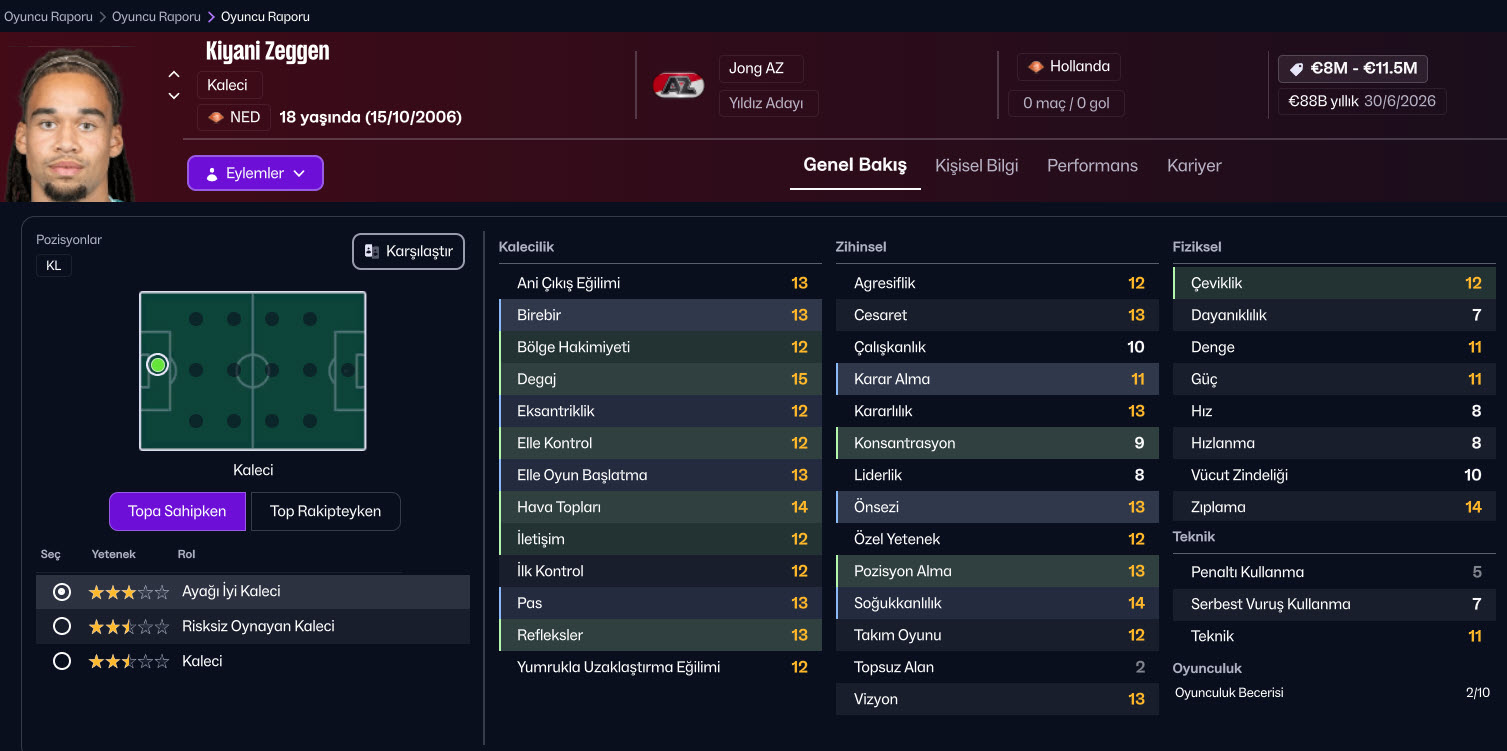
Task: Click the €8M - €11.5M transfer value
Action: click(1353, 69)
